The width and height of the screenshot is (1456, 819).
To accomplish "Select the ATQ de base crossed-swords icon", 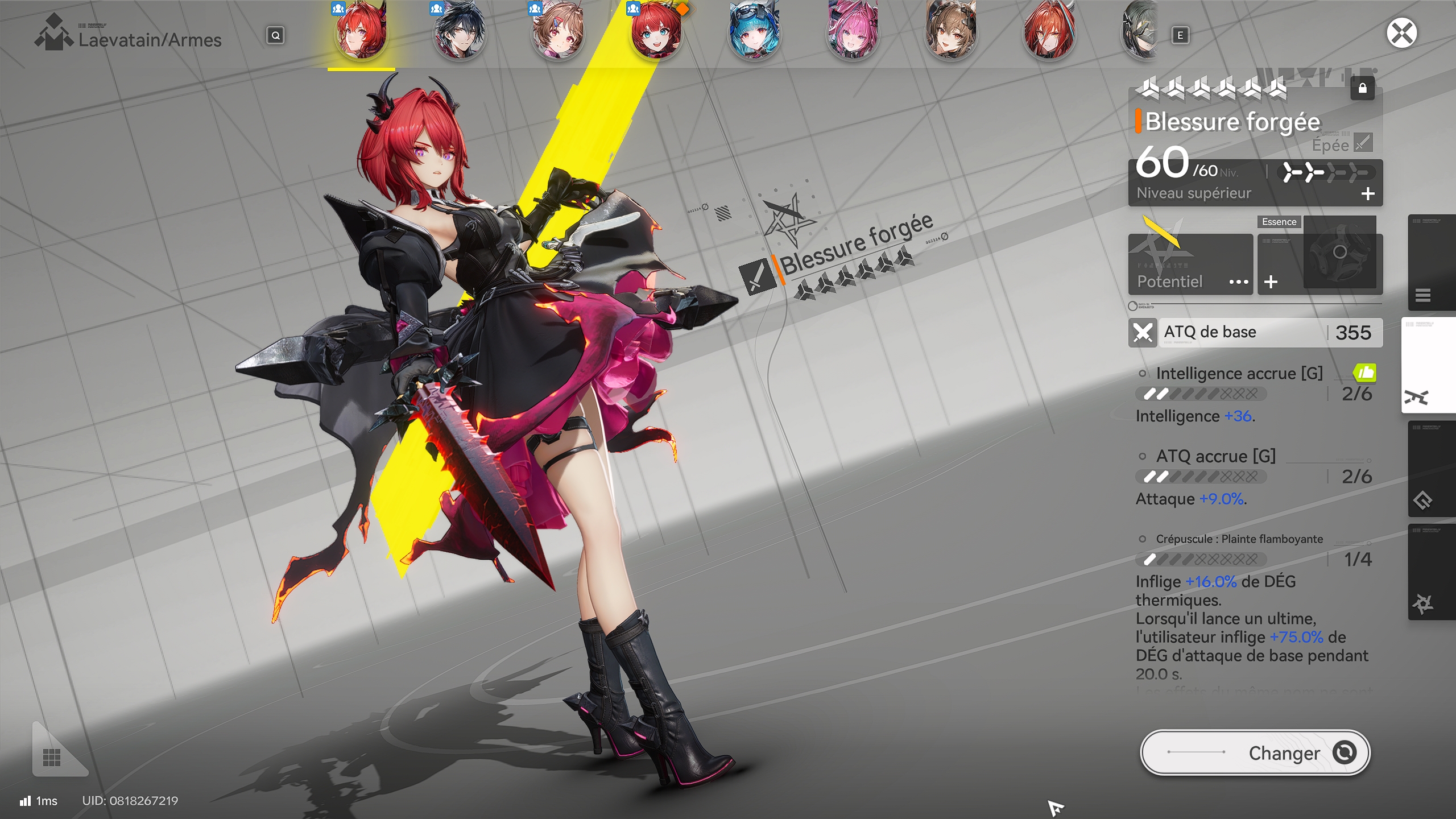I will 1143,332.
